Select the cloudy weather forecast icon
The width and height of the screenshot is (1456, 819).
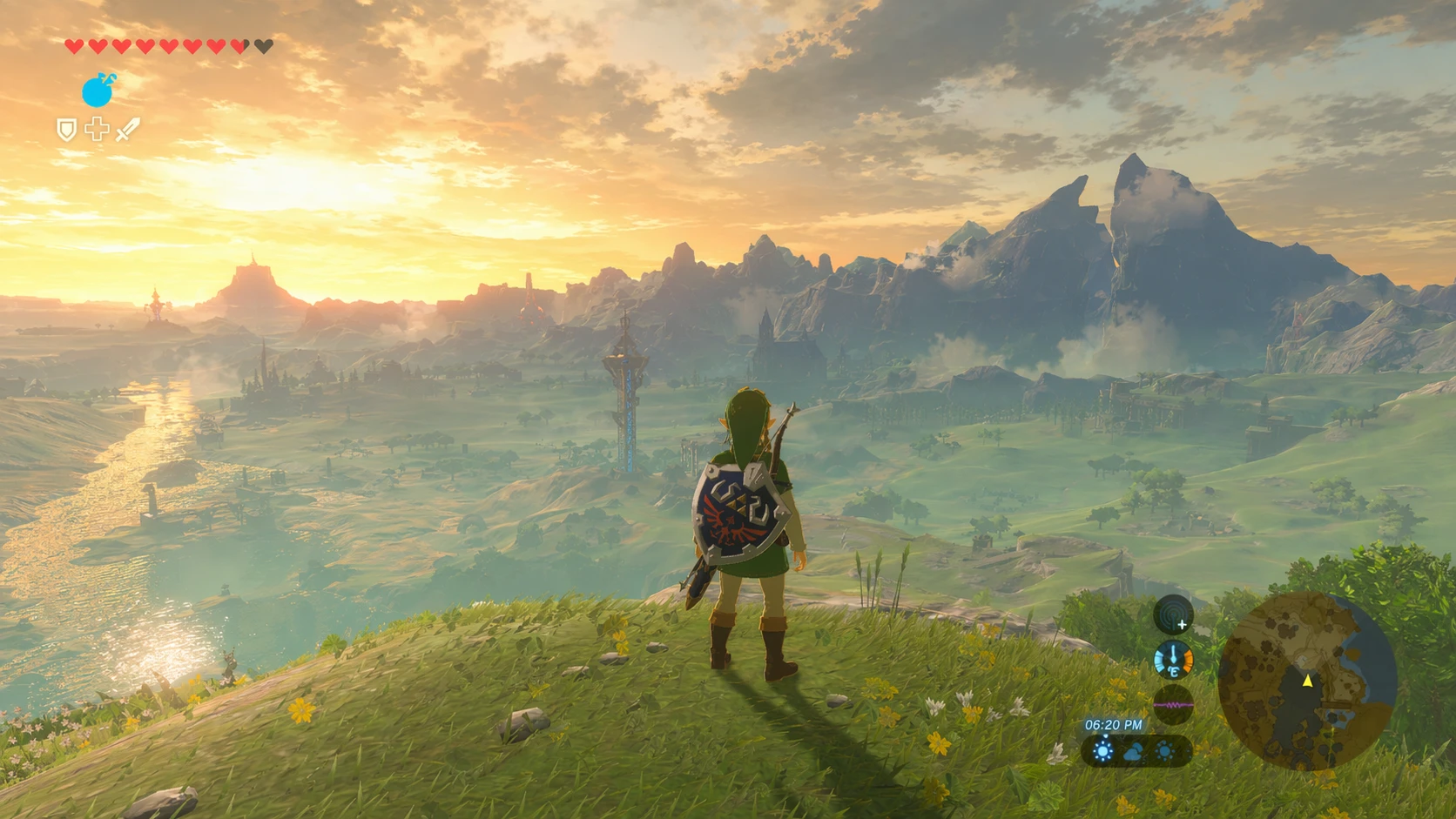tap(1133, 752)
